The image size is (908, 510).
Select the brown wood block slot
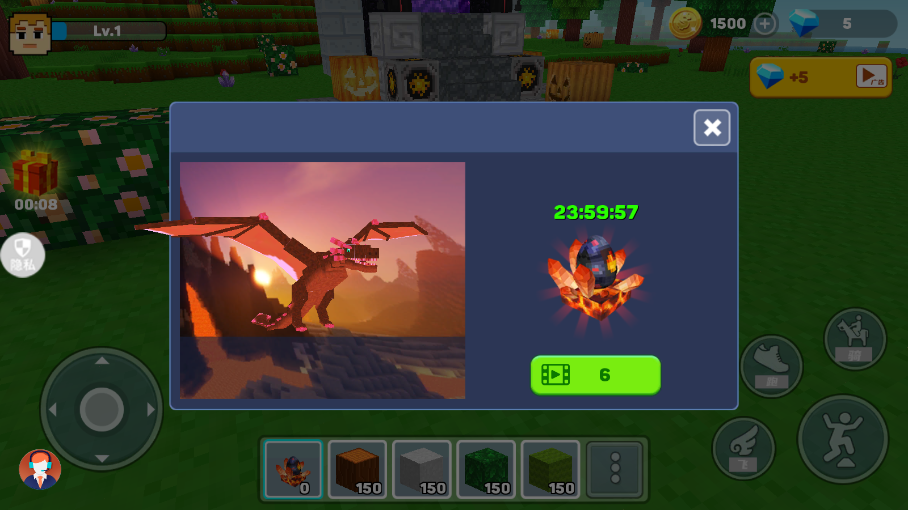pos(357,469)
